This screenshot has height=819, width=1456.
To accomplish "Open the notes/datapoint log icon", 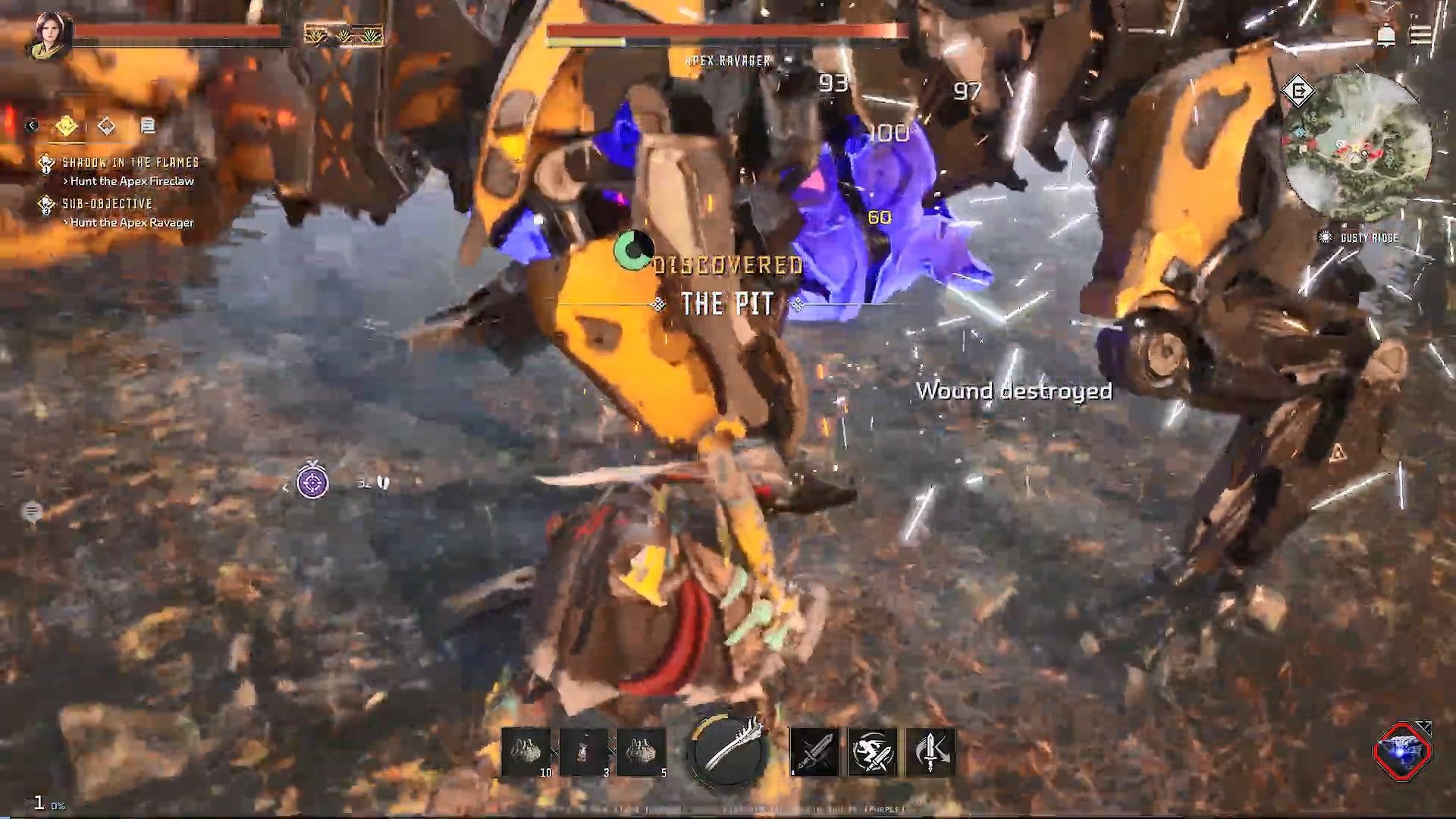I will tap(148, 126).
